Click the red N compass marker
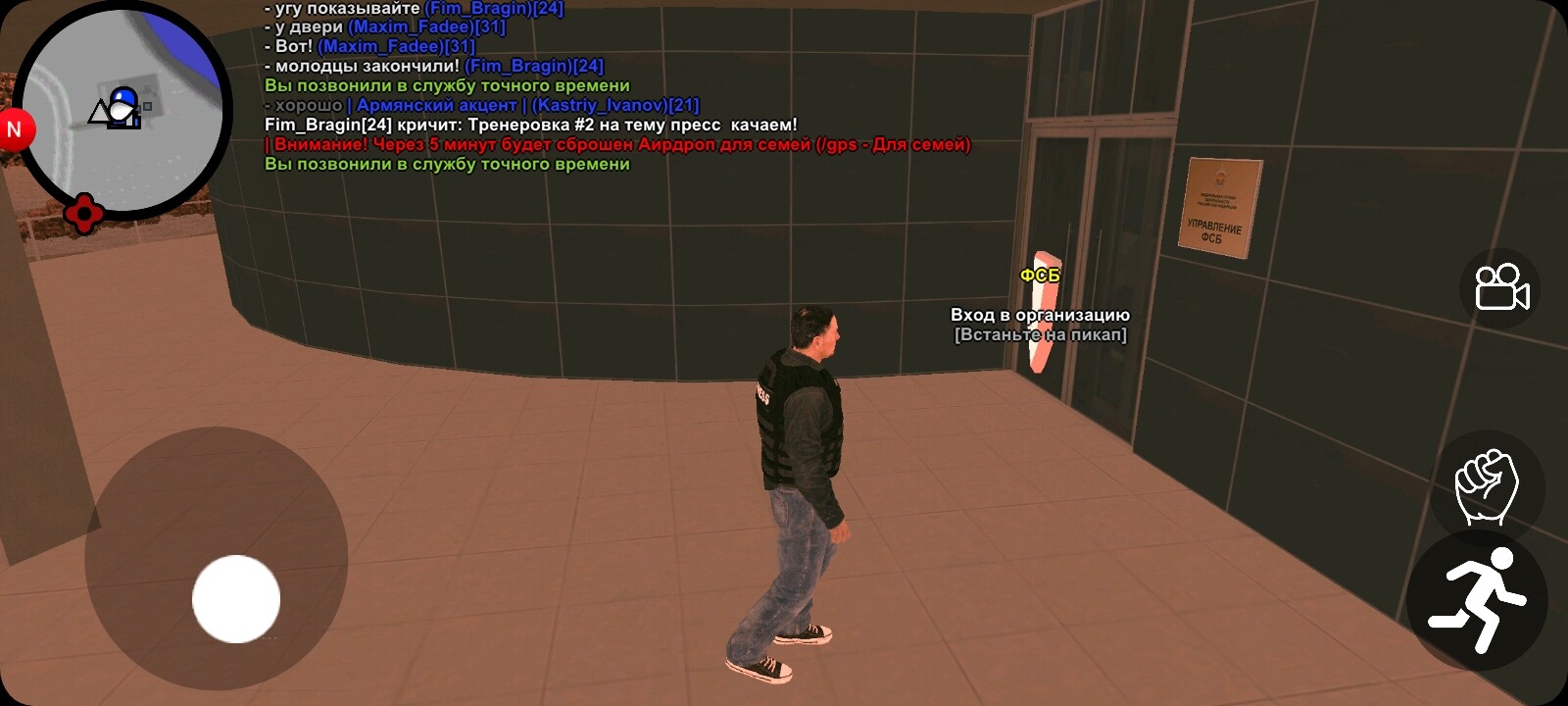Image resolution: width=1568 pixels, height=706 pixels. coord(14,127)
